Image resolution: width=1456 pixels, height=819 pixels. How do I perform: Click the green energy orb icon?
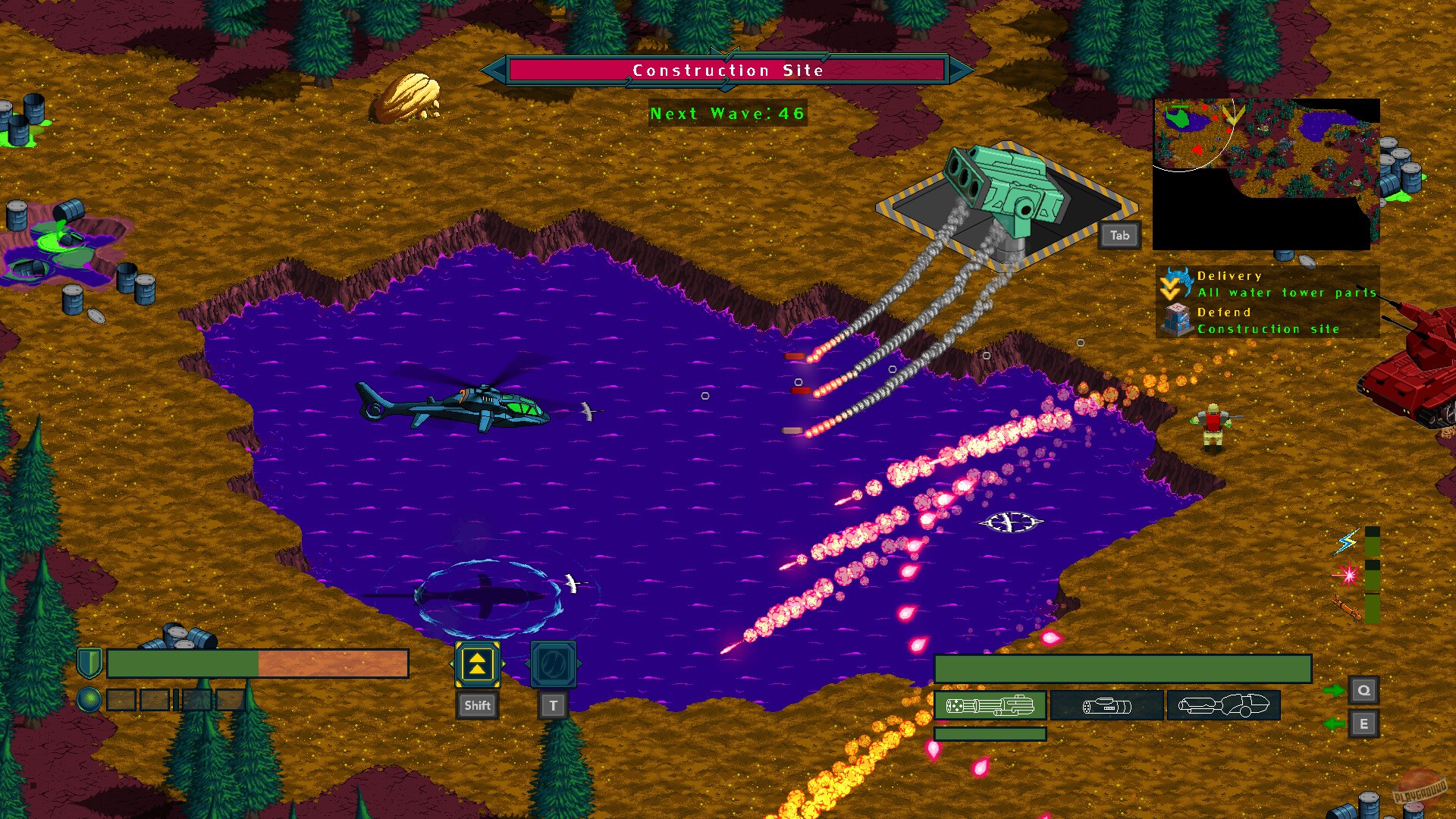pos(89,698)
